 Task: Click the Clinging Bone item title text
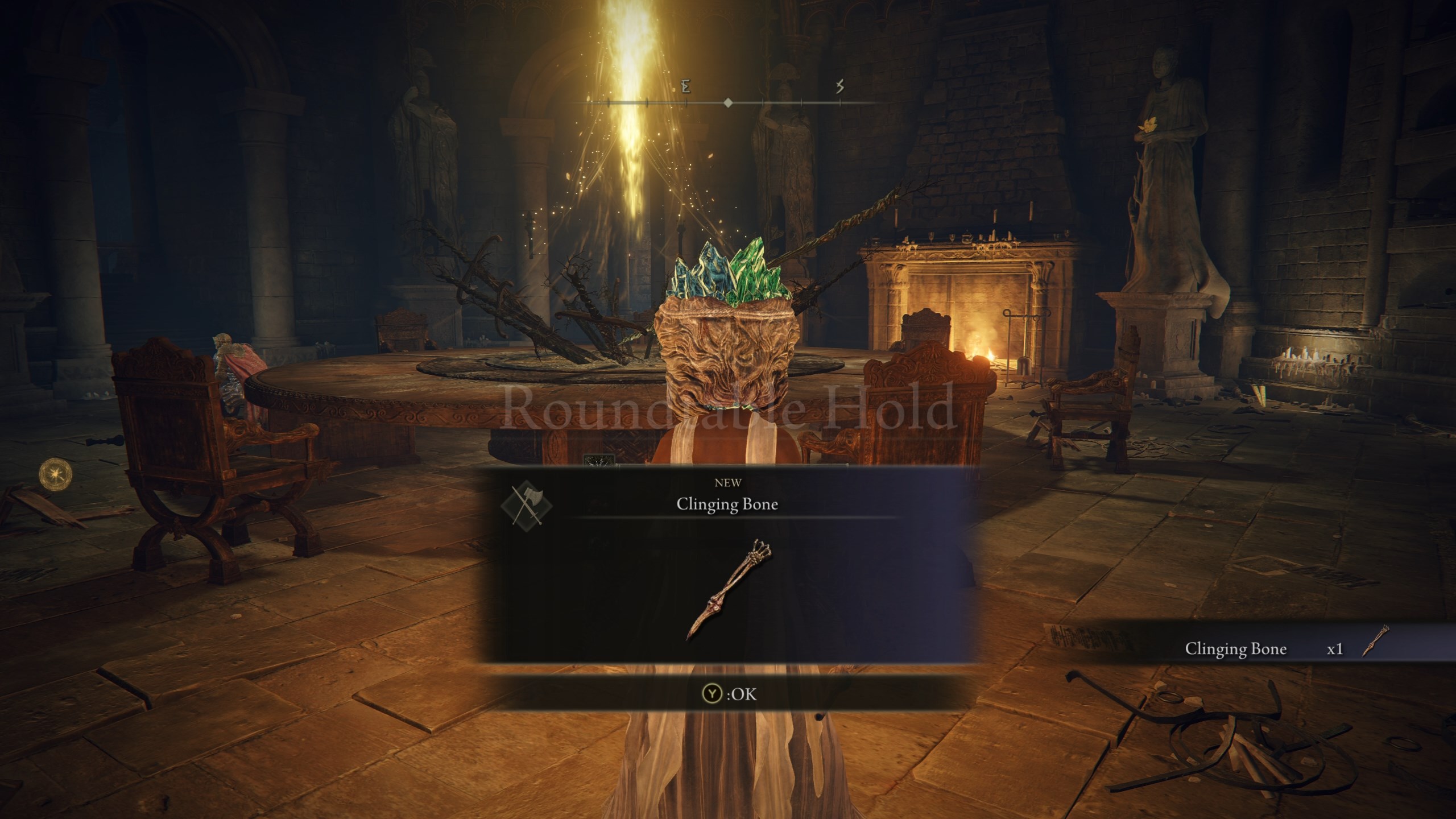[x=728, y=505]
